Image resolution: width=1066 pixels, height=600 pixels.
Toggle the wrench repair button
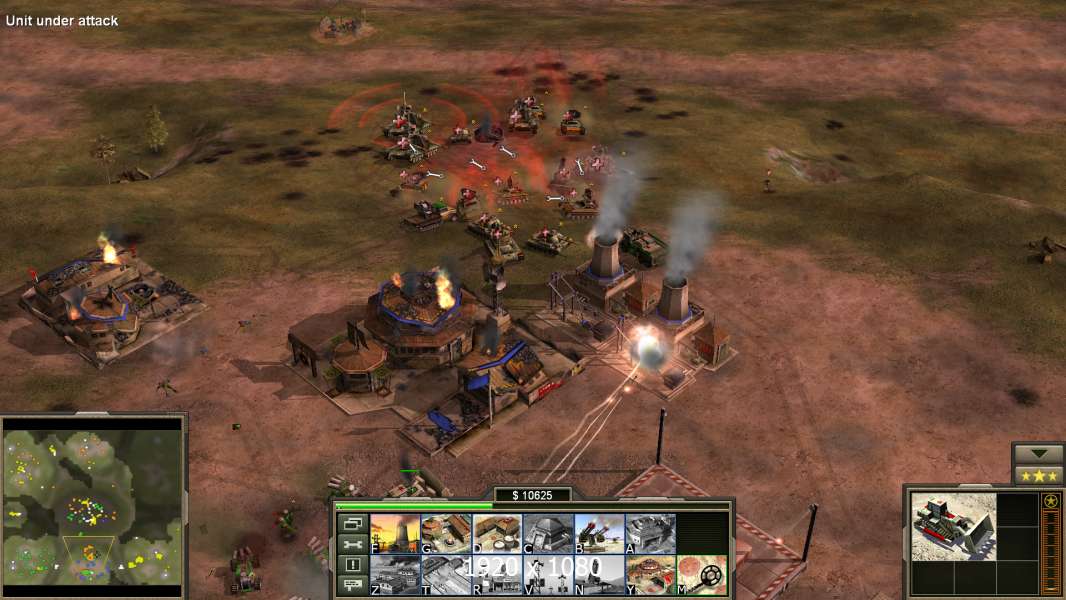pos(352,544)
